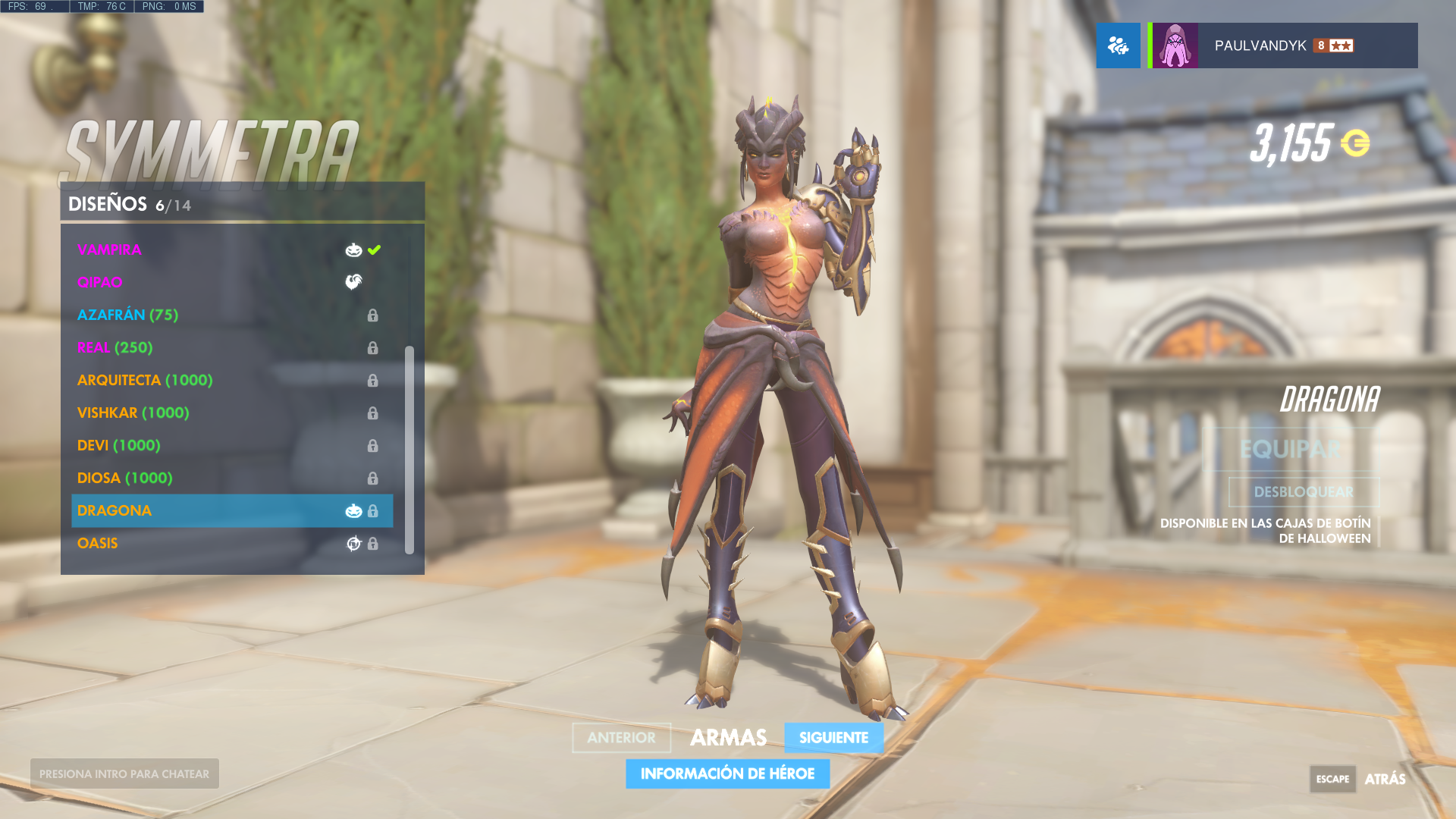This screenshot has height=819, width=1456.
Task: Open the previous category with ANTERIOR
Action: [621, 738]
